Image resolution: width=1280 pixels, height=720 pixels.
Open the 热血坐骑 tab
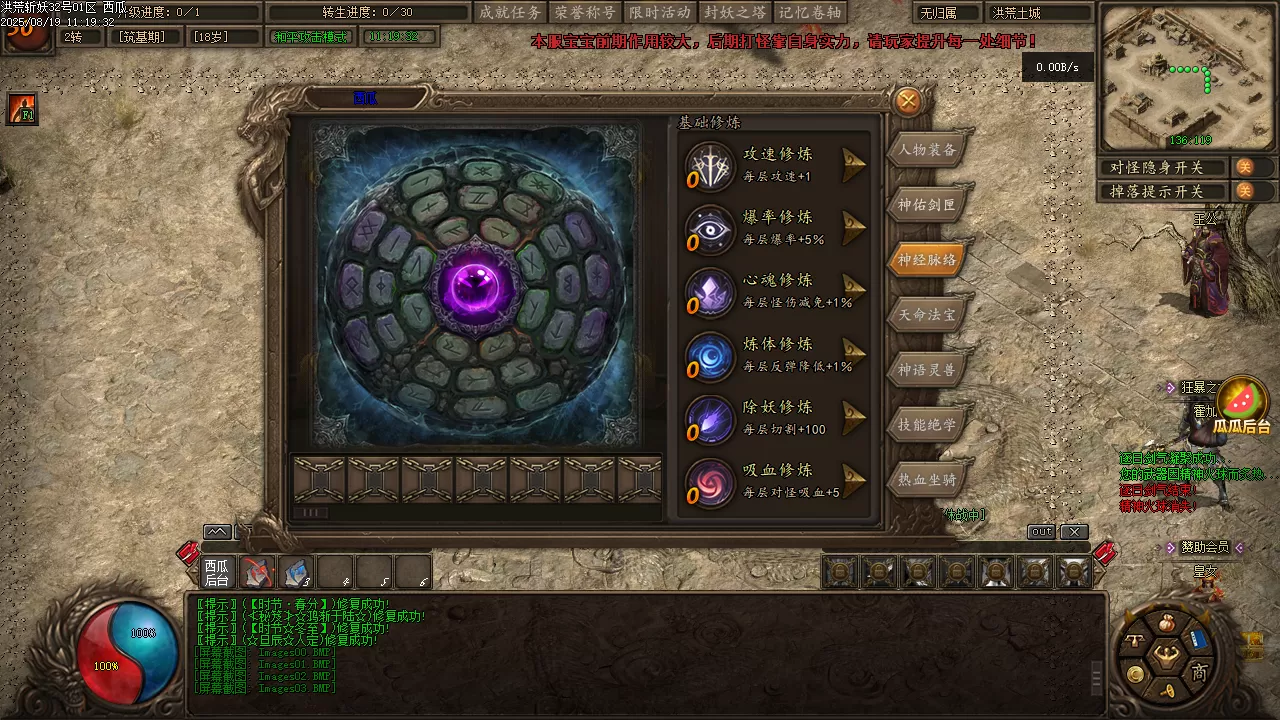[x=927, y=480]
